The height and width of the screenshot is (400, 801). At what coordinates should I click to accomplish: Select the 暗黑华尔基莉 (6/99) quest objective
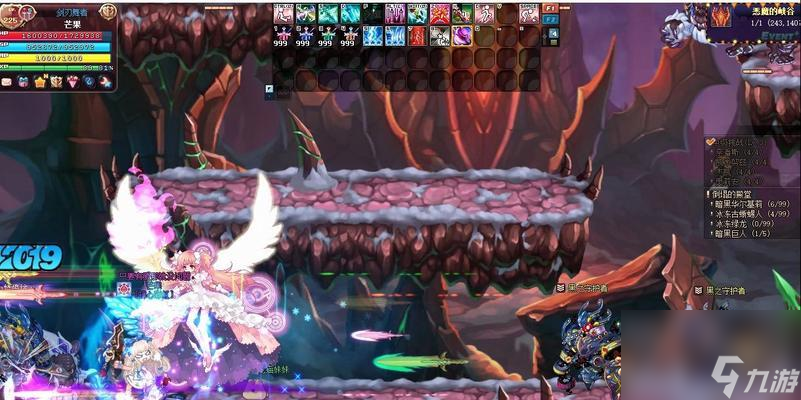(x=750, y=203)
